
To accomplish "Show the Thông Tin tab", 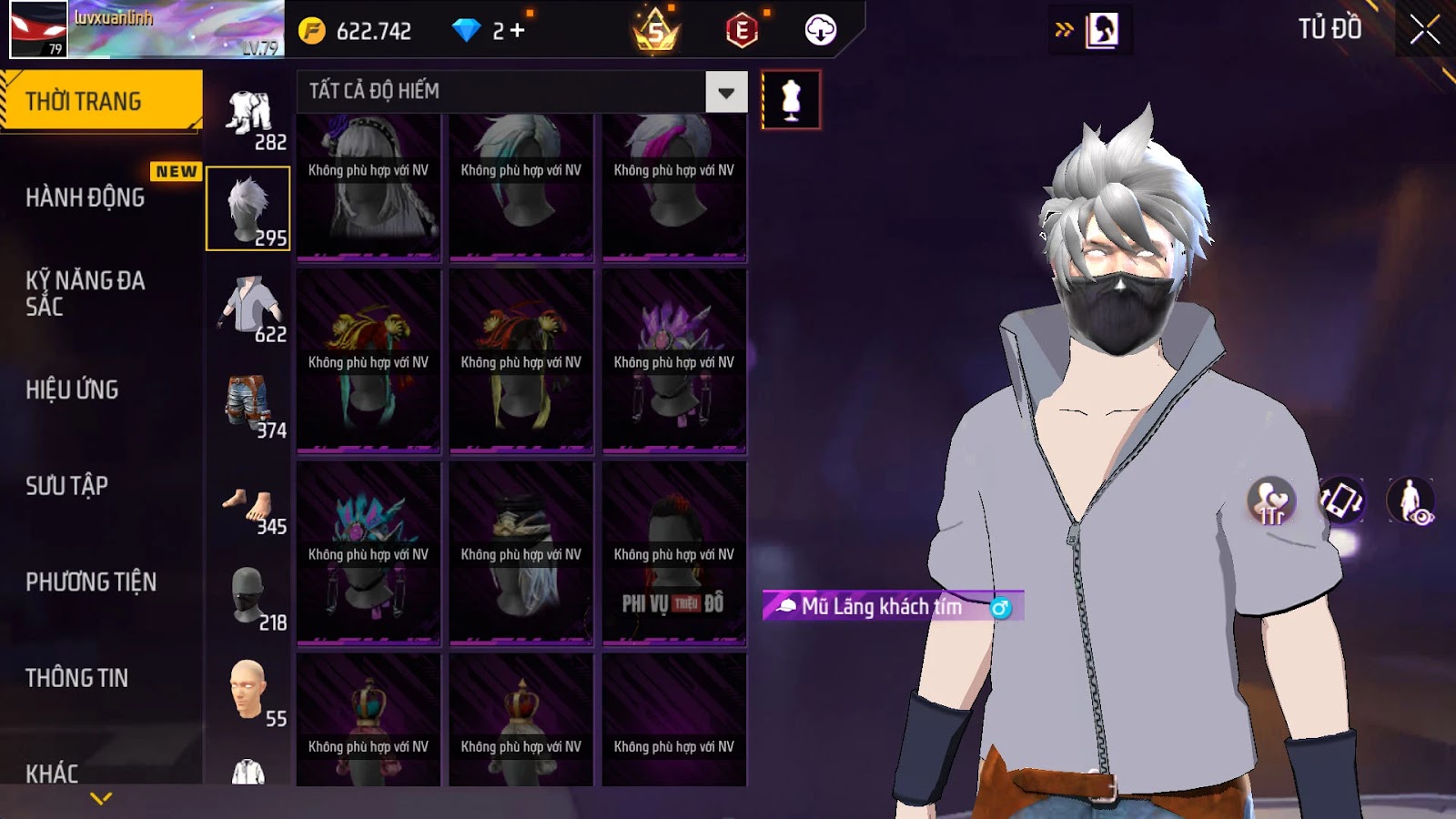I will coord(77,678).
